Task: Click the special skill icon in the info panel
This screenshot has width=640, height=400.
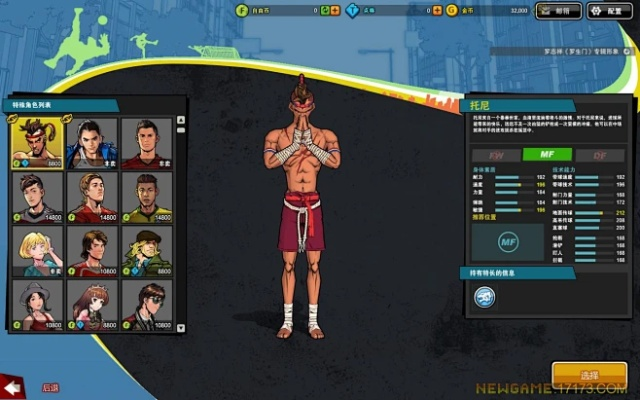Action: coord(484,296)
